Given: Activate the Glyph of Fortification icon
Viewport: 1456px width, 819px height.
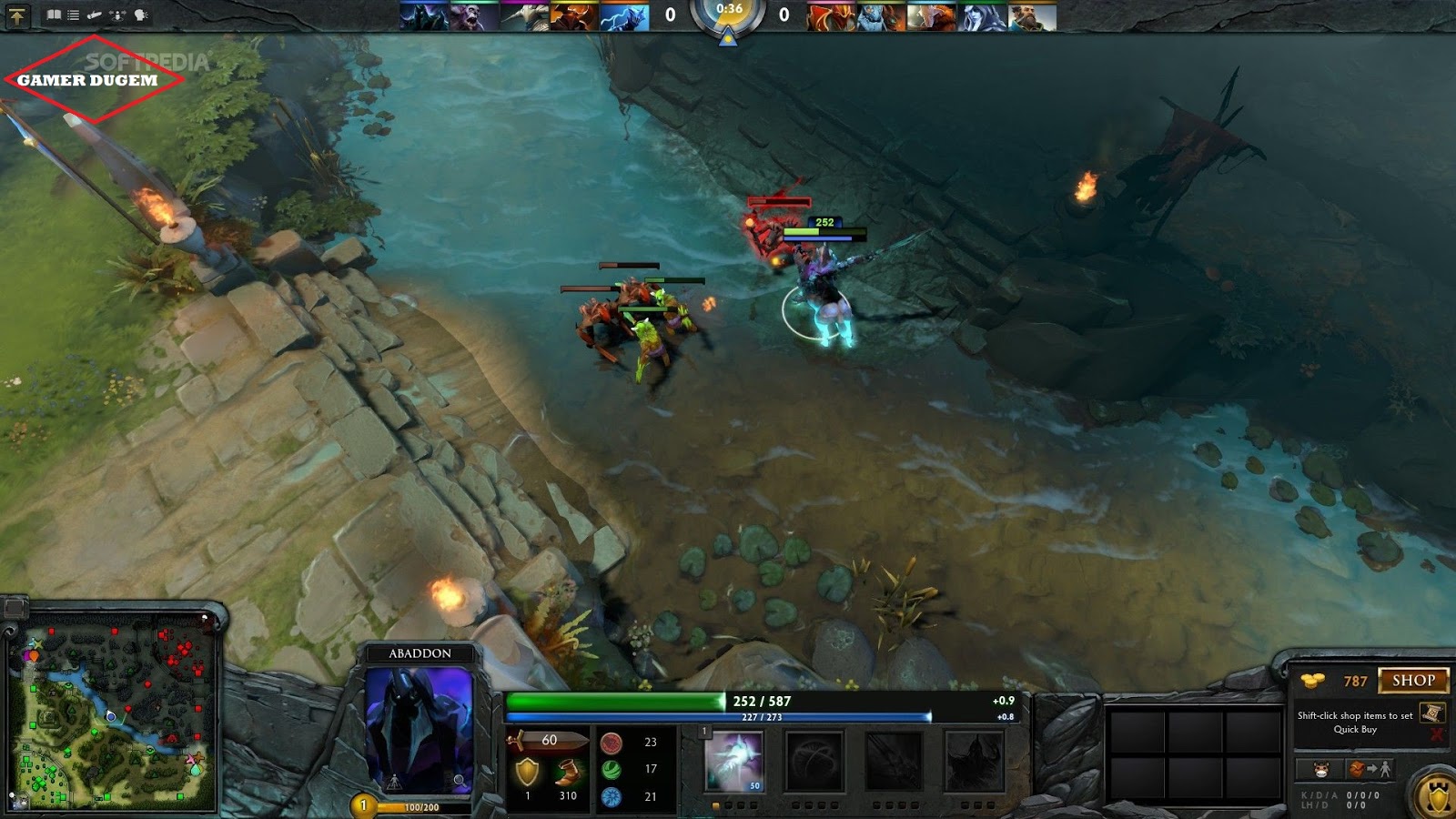Looking at the screenshot, I should click(1436, 798).
